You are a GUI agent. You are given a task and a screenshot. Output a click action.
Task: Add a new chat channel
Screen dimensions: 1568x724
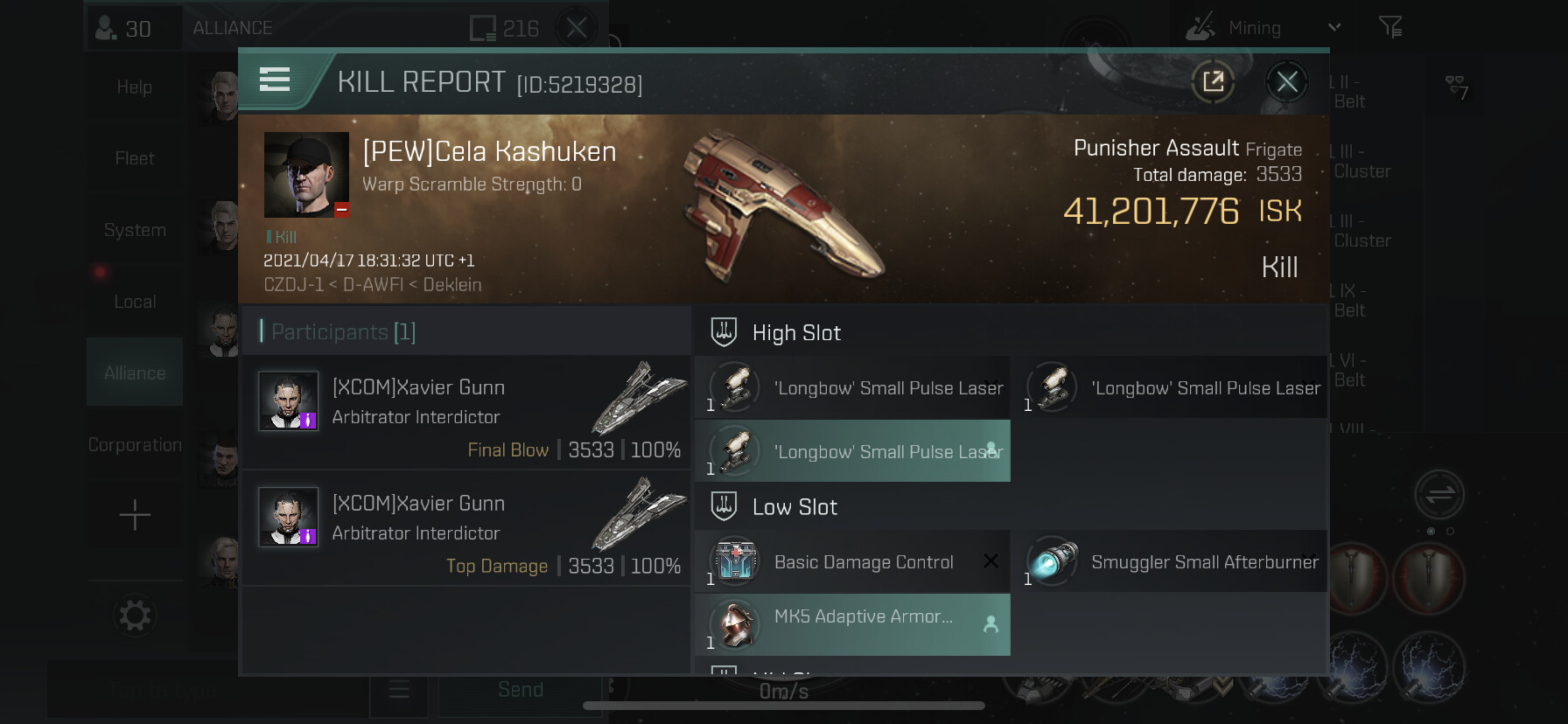pos(135,515)
